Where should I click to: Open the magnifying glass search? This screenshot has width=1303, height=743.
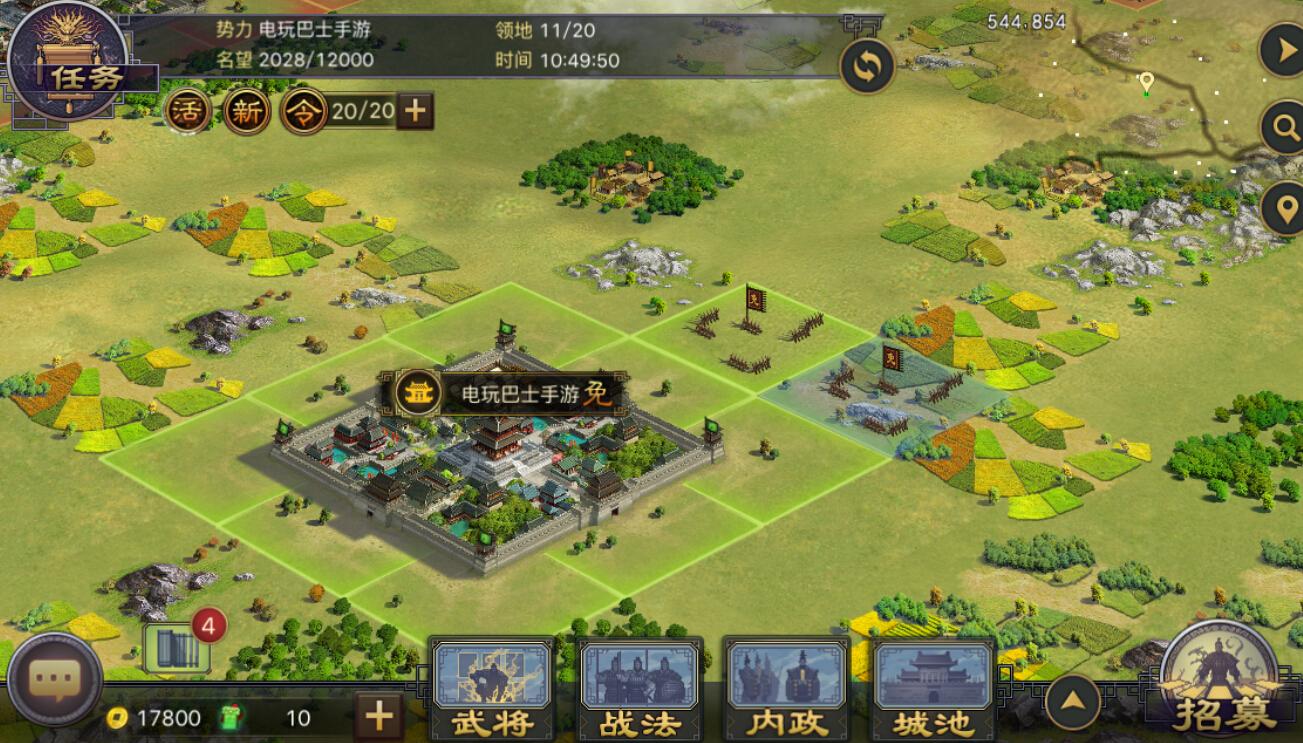(x=1281, y=128)
